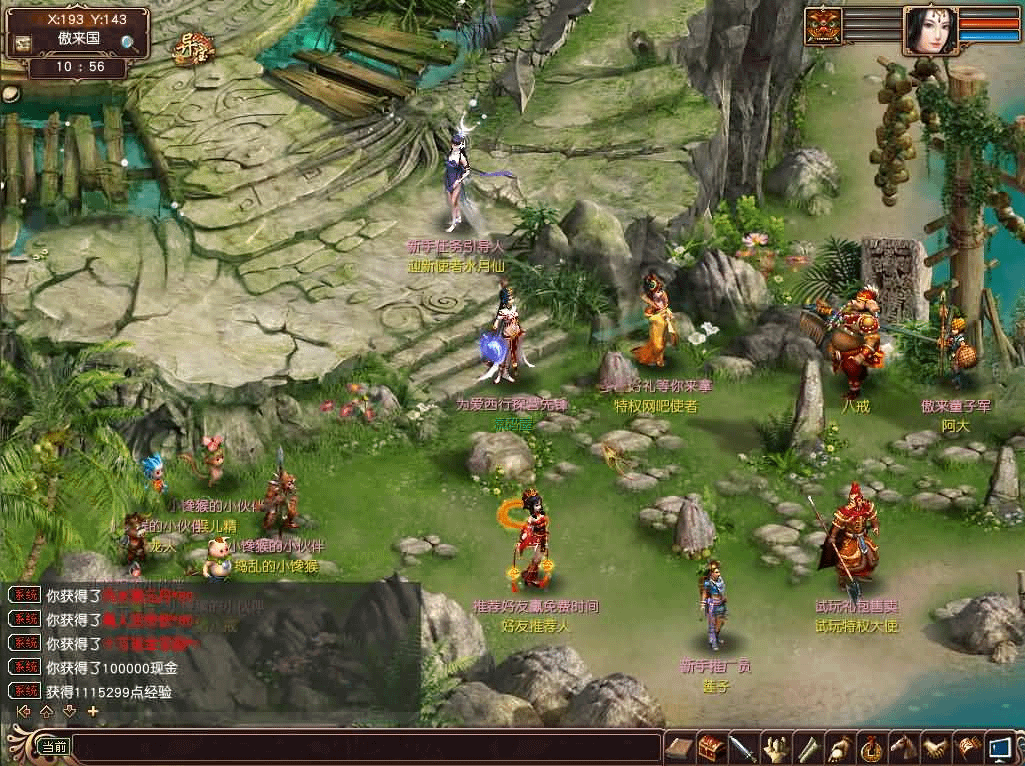Click the sword icon in the toolbar
Viewport: 1025px width, 766px height.
coord(743,747)
